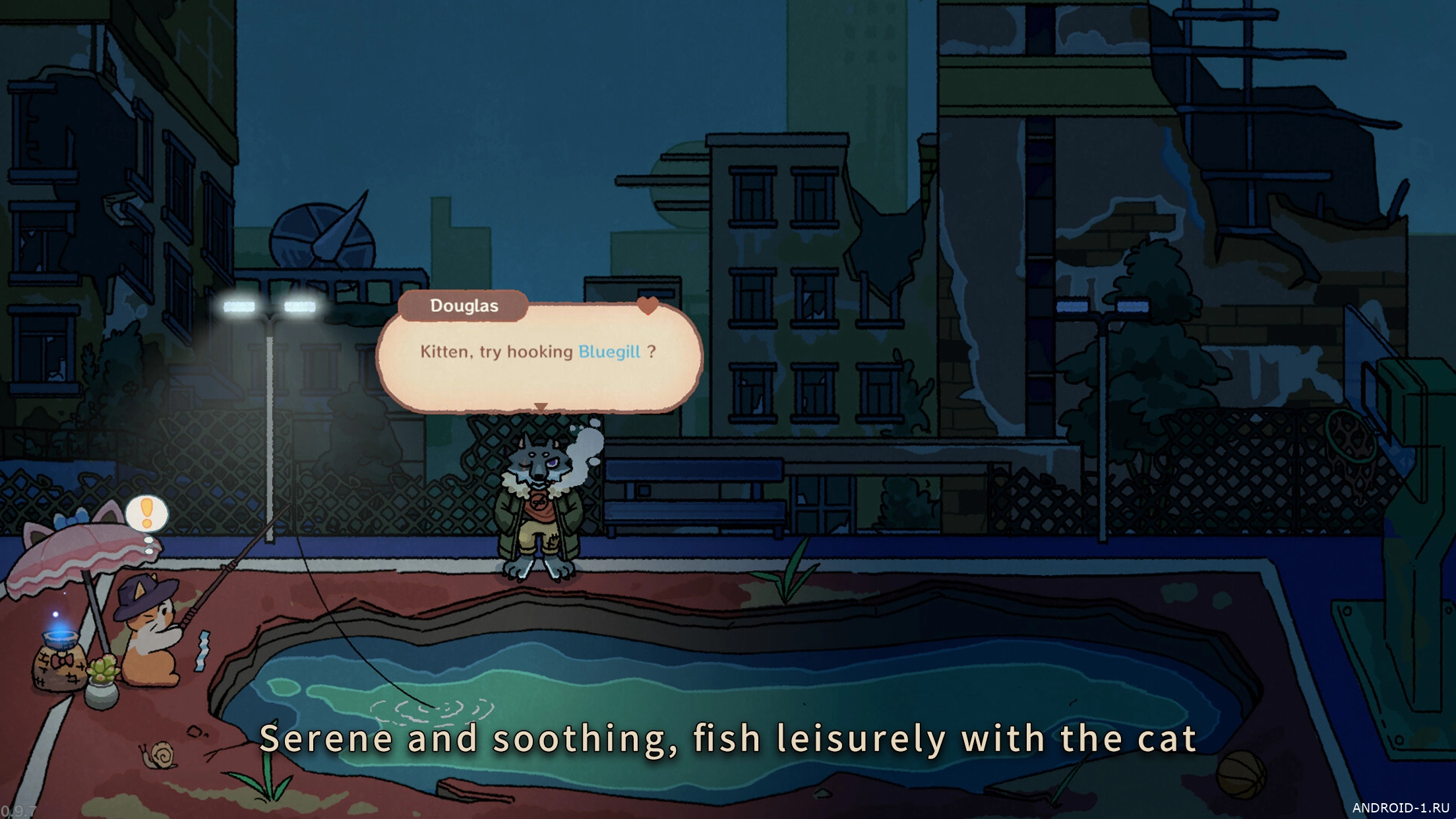Tap the exclamation mark bubble above the cat
Viewport: 1456px width, 819px height.
146,513
